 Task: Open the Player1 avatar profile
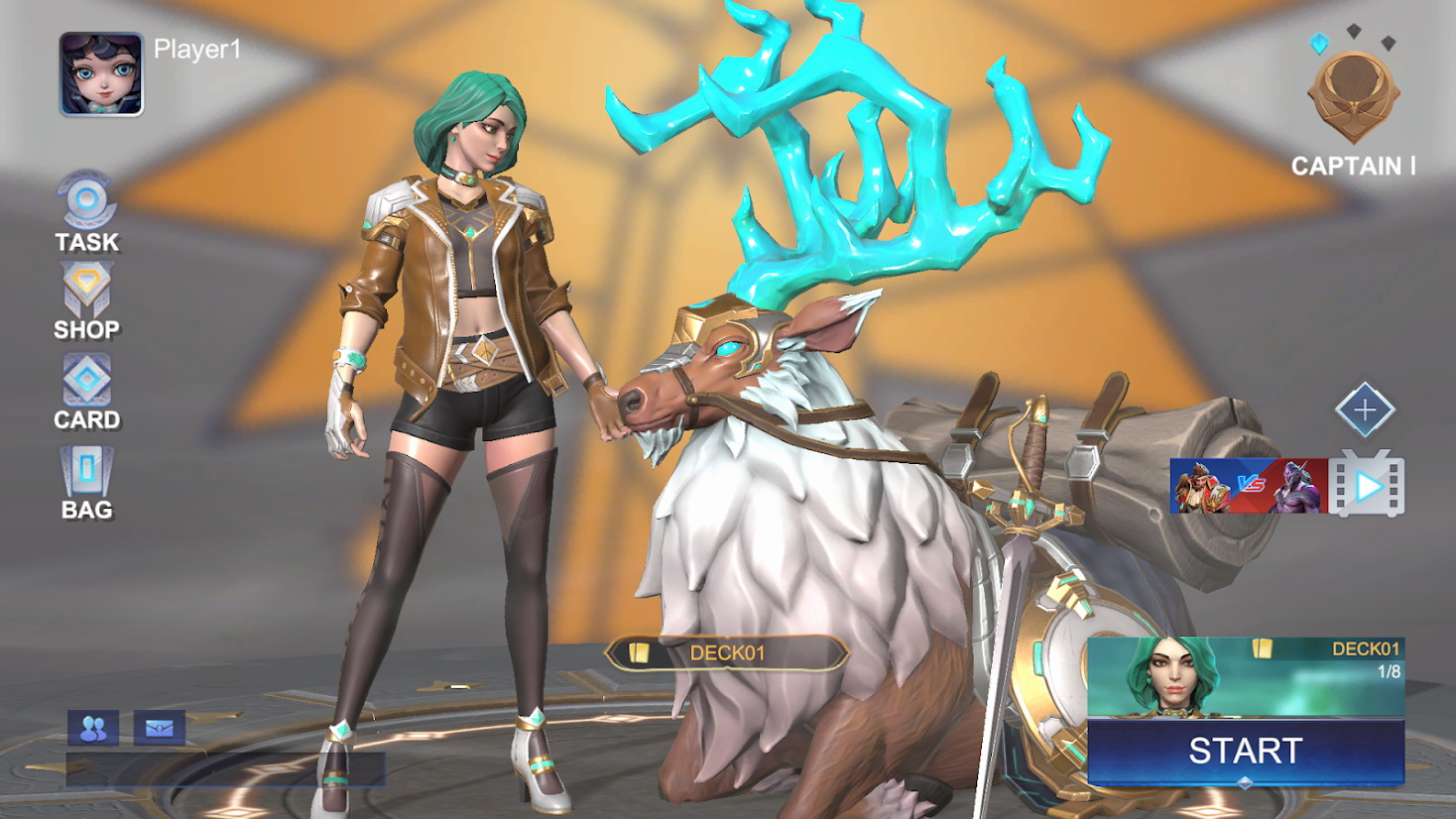101,74
